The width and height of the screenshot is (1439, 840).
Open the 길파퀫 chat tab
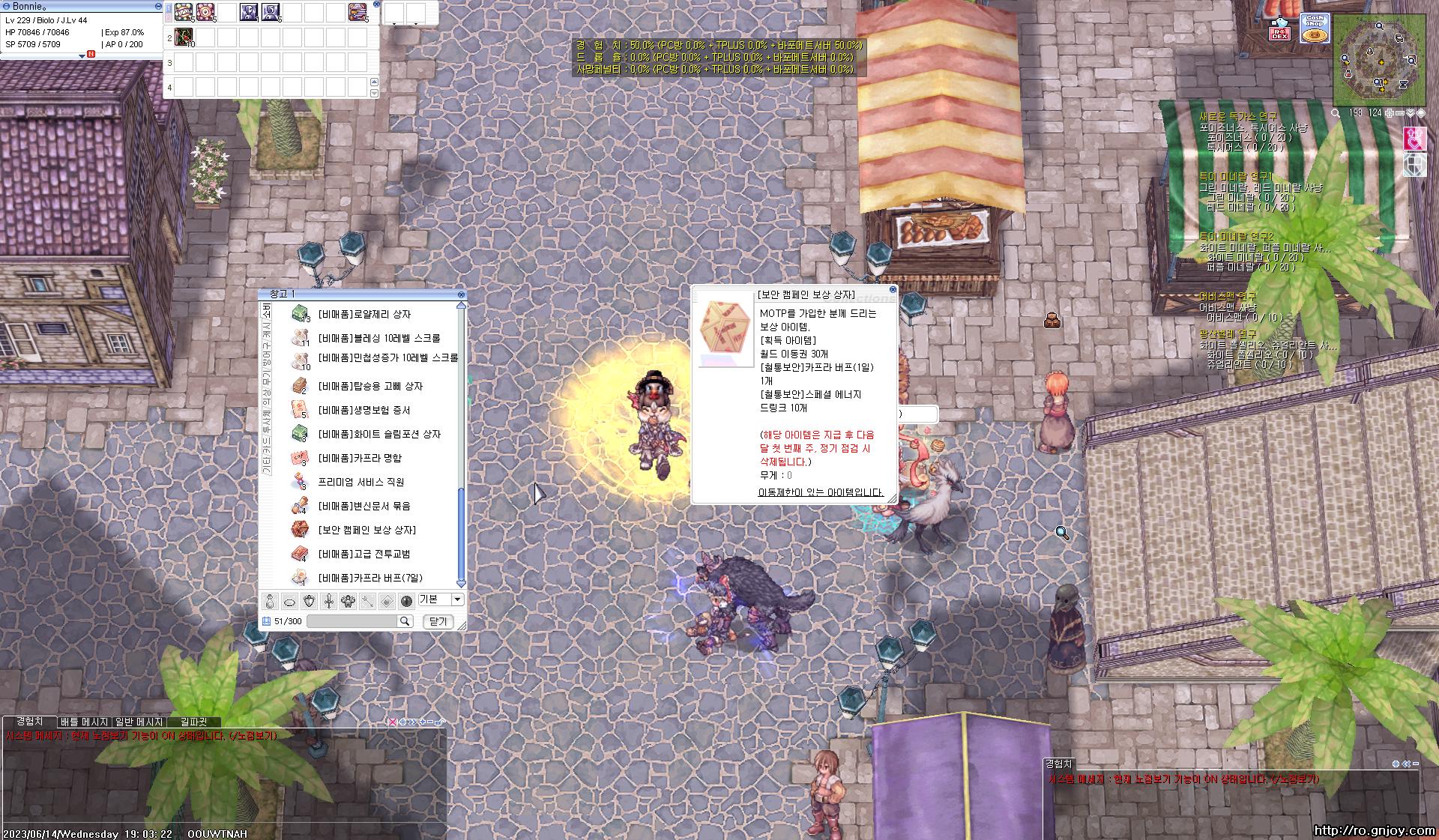[193, 722]
